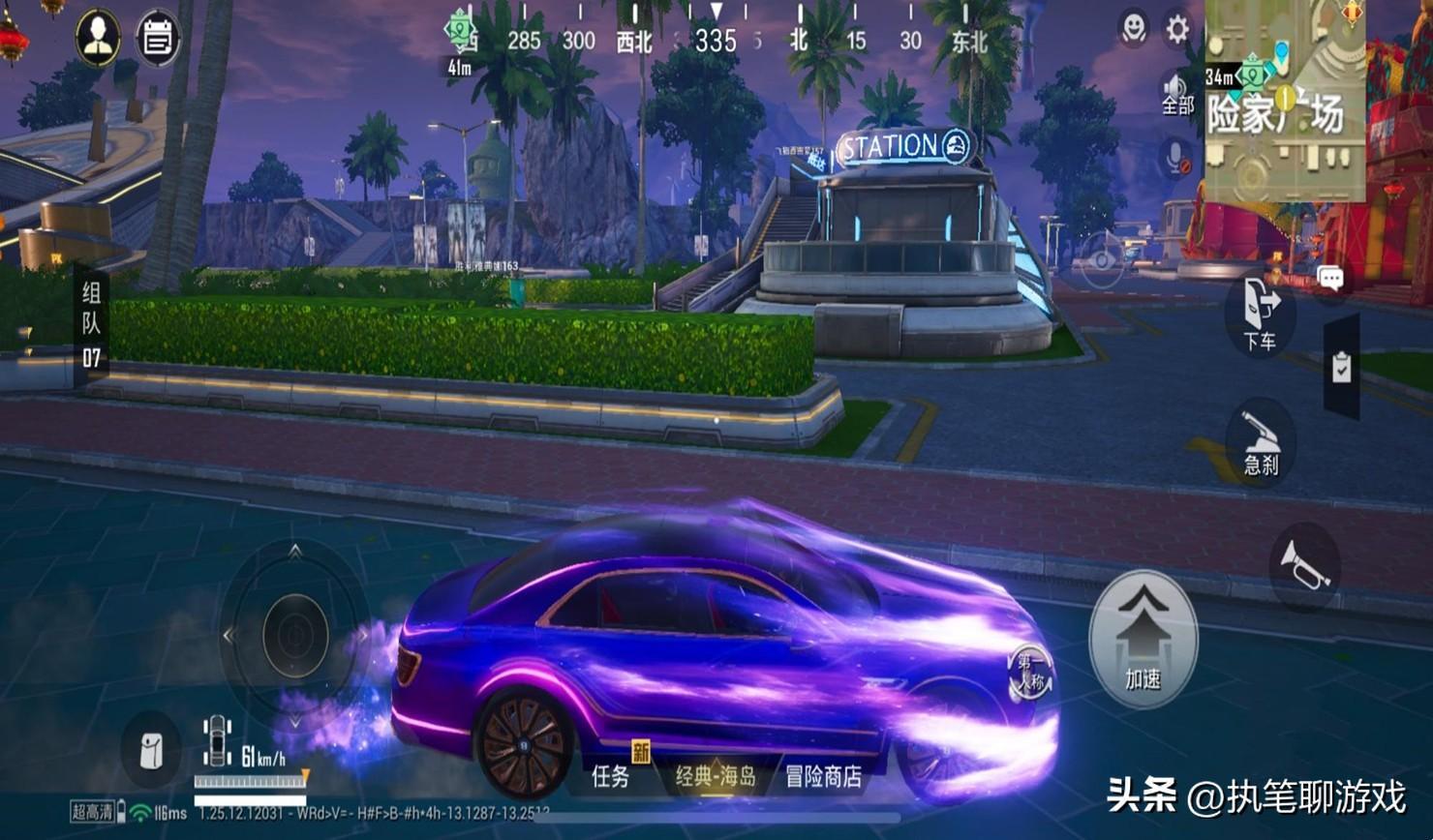Switch to 第一人称 first-person view

pyautogui.click(x=1029, y=673)
